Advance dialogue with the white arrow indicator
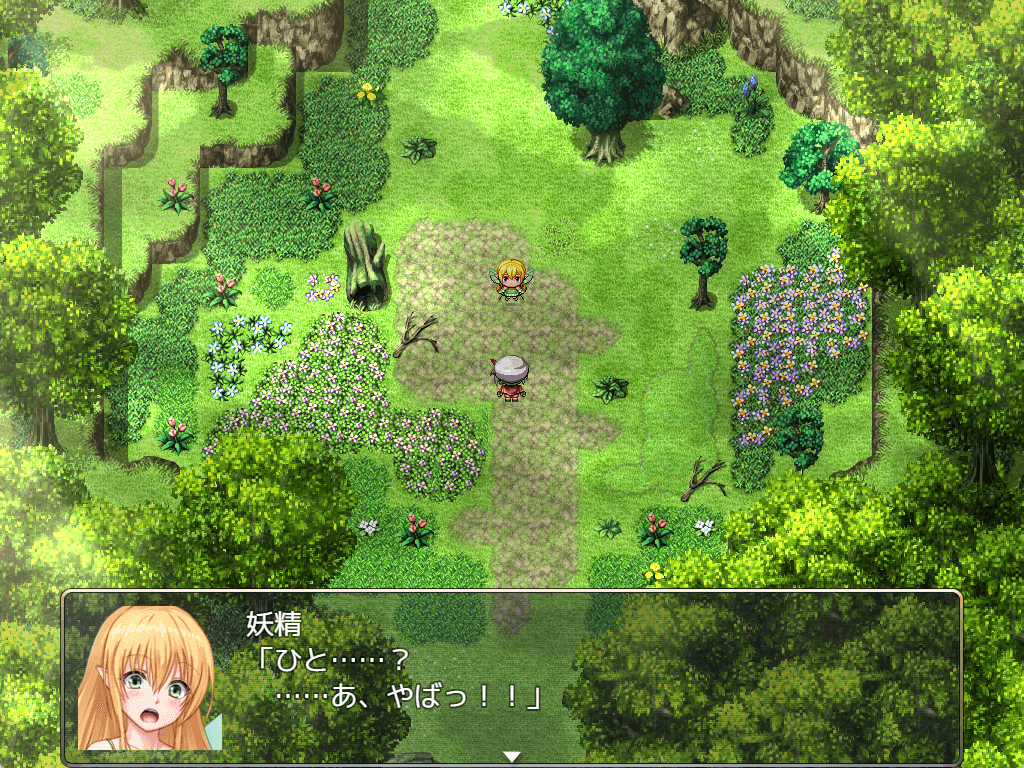1024x768 pixels. [512, 756]
